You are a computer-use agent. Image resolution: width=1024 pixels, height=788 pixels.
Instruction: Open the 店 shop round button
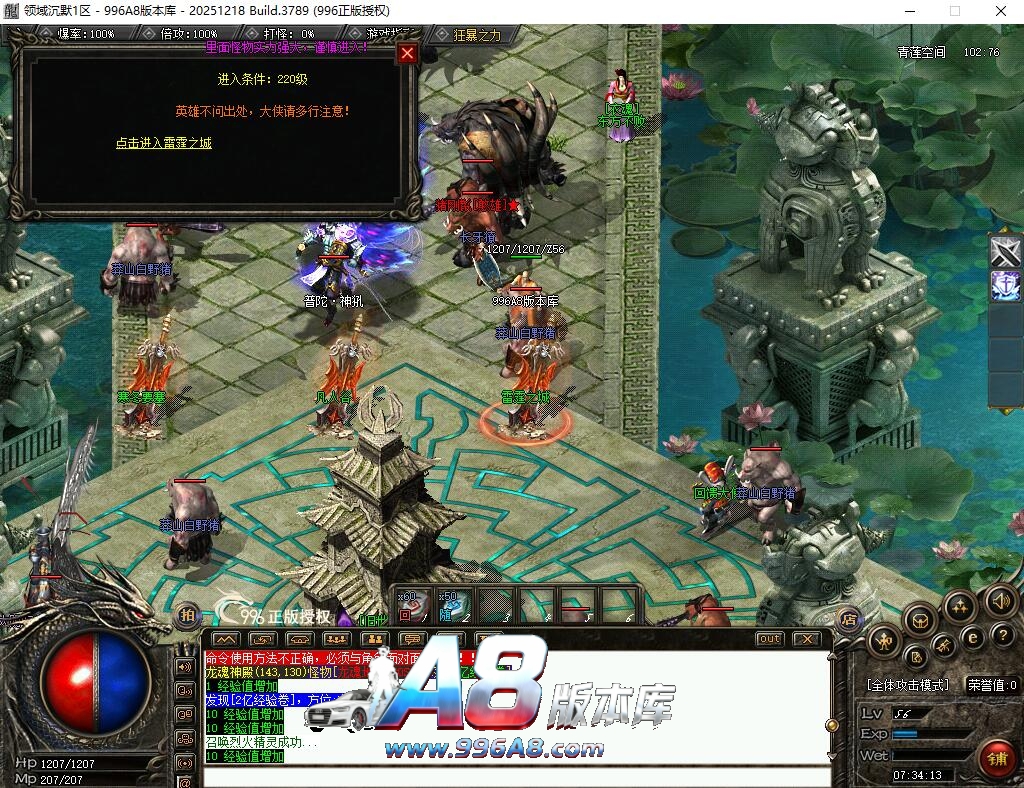pos(848,617)
